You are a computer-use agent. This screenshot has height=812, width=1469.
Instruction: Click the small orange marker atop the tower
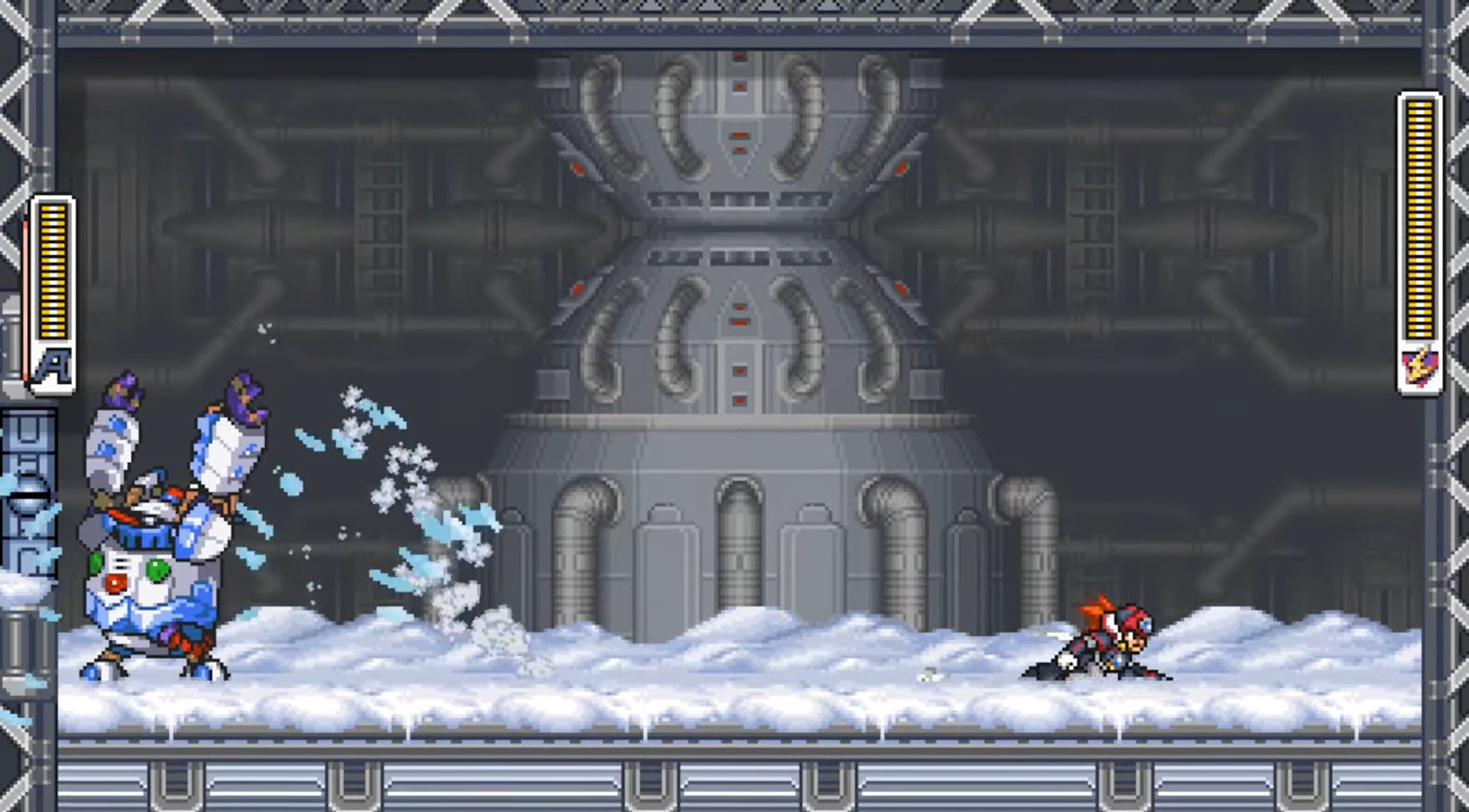coord(740,58)
